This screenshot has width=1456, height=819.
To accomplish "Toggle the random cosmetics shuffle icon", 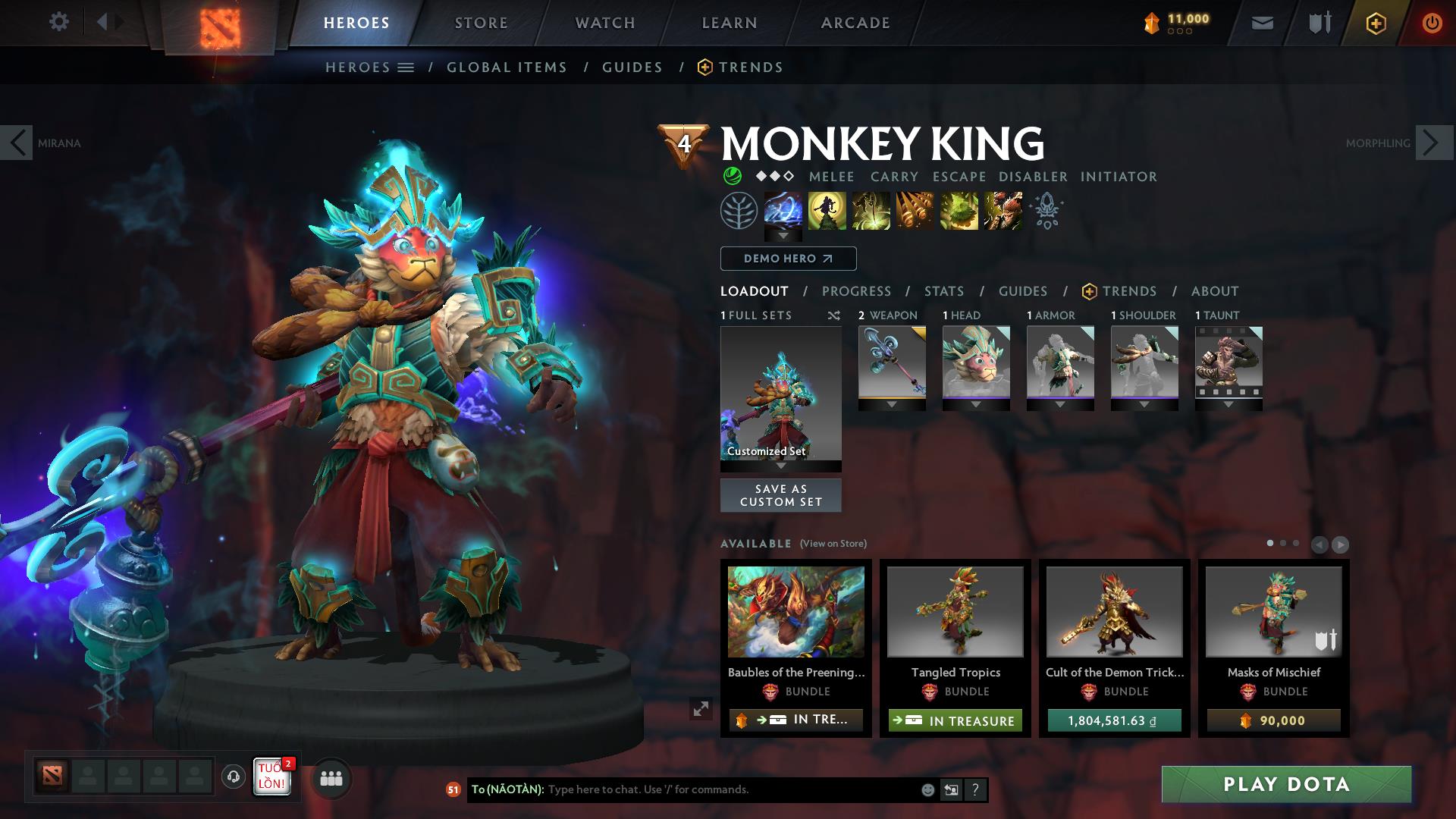I will pos(833,315).
